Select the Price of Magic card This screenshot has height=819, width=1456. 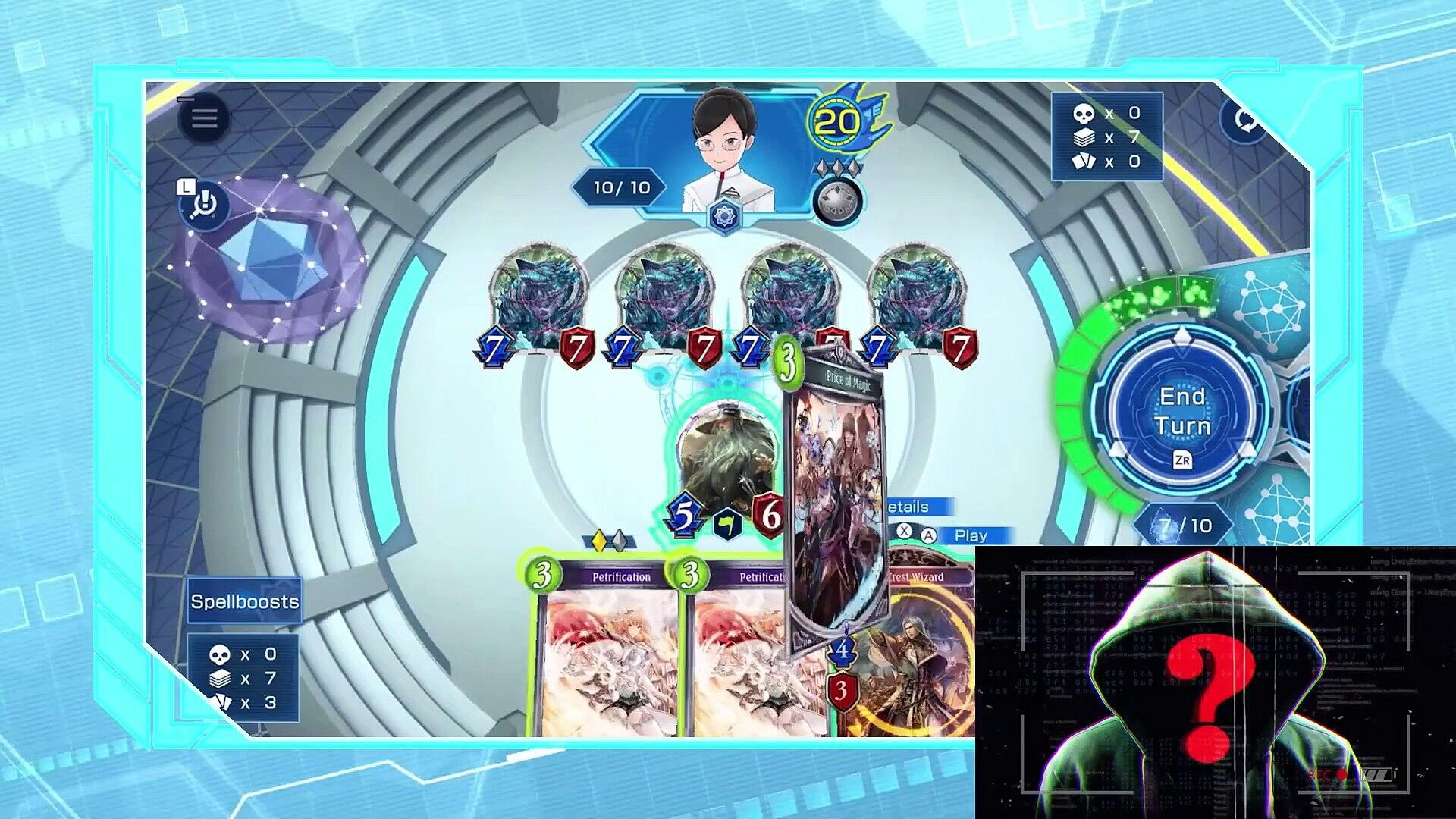(x=836, y=500)
